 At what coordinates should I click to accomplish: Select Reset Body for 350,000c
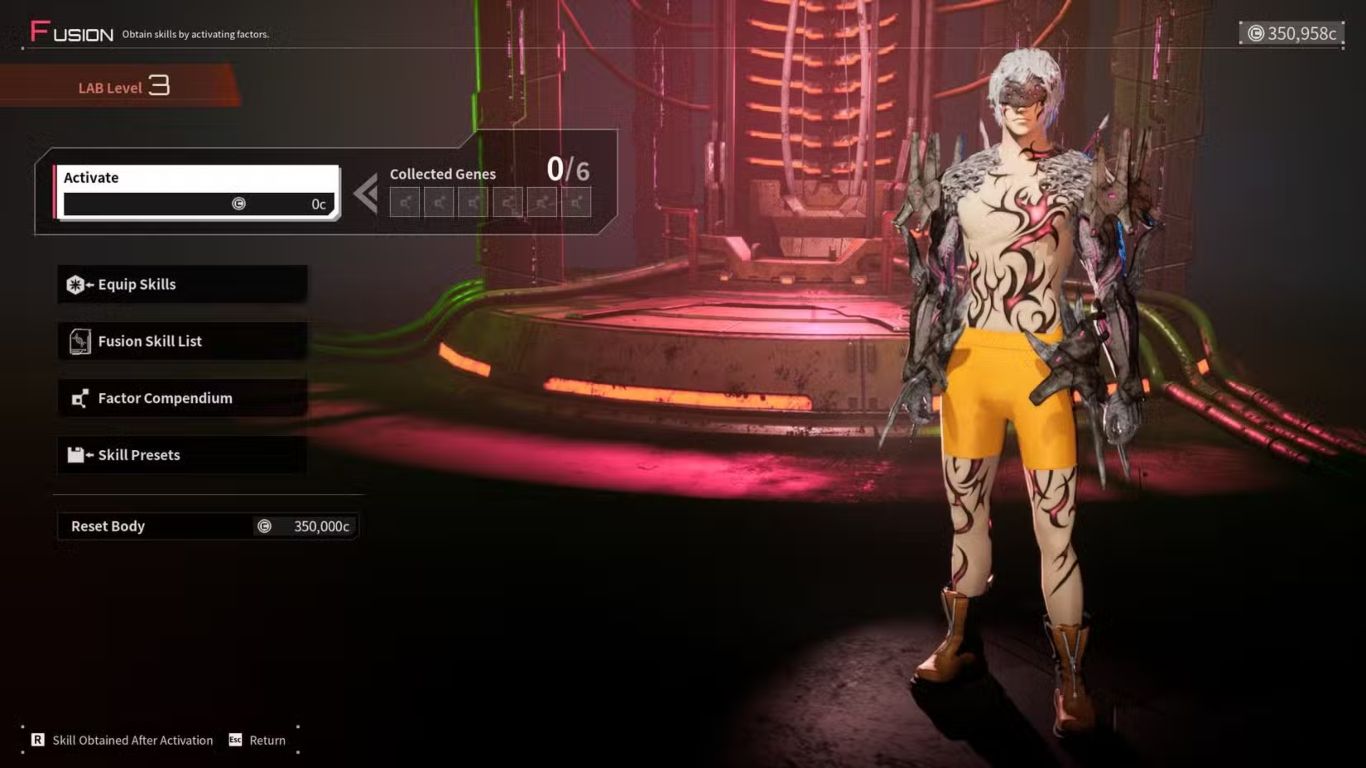(x=207, y=527)
